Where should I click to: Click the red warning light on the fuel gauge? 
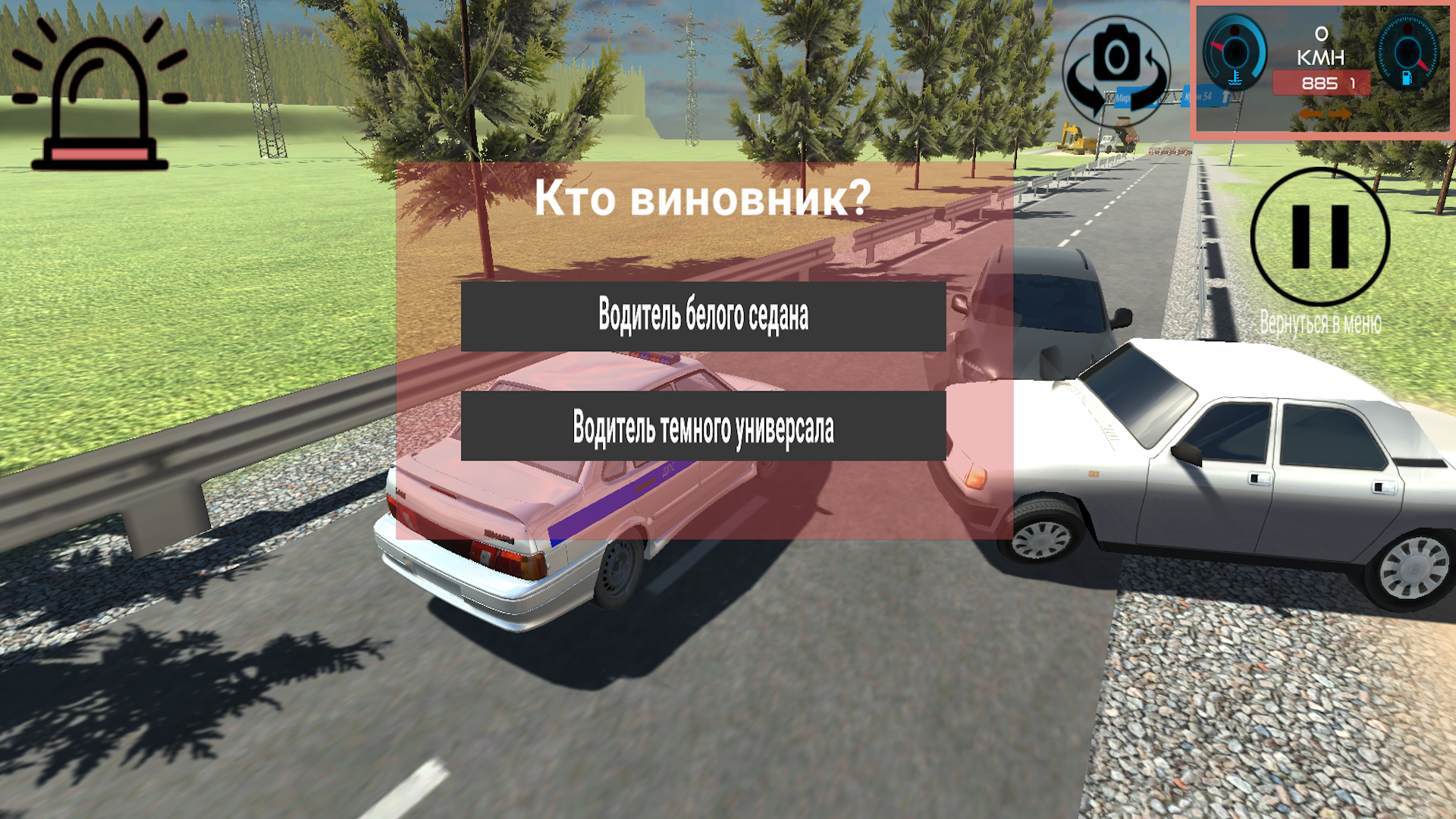pos(1407,30)
